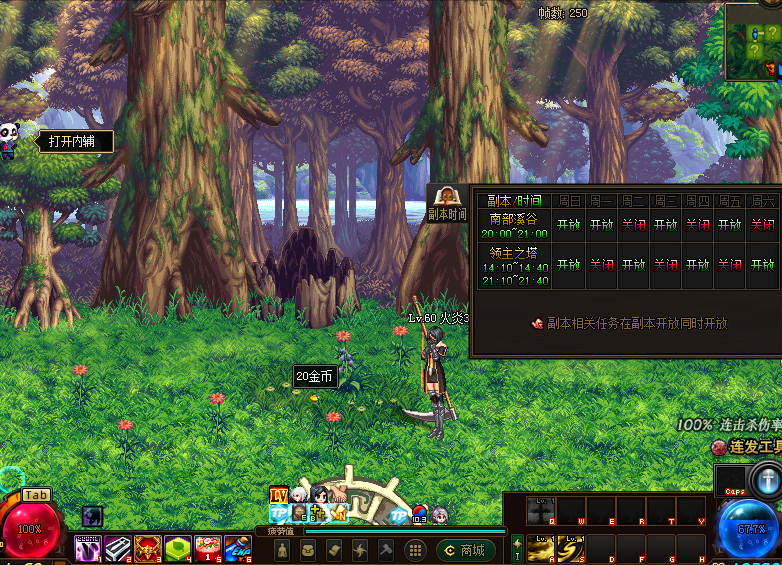Use the pink cake item in slot 5
Viewport: 782px width, 565px height.
[208, 548]
